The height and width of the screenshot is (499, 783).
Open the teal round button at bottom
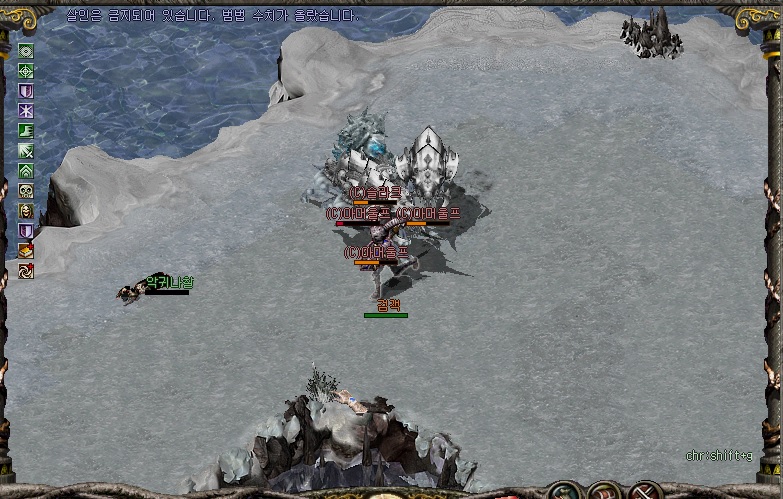(x=563, y=492)
